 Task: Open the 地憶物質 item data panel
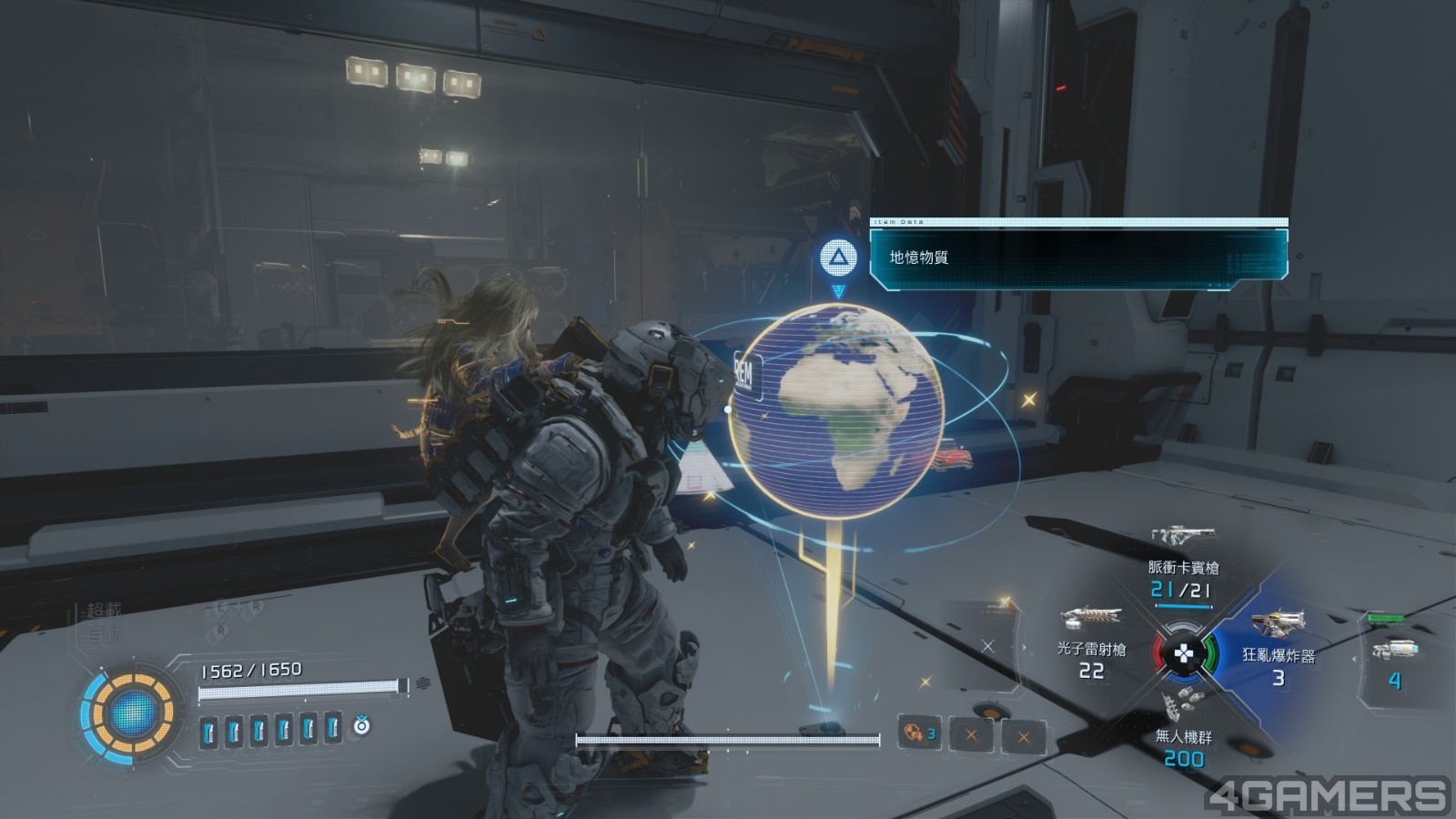[x=1078, y=258]
